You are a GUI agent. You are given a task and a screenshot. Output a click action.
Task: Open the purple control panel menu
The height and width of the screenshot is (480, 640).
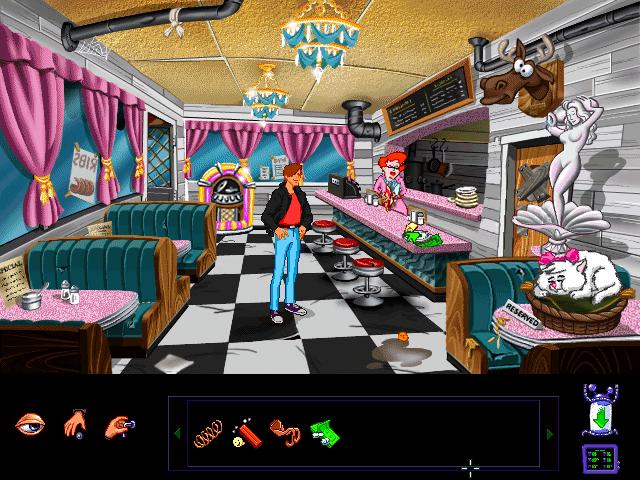[596, 459]
